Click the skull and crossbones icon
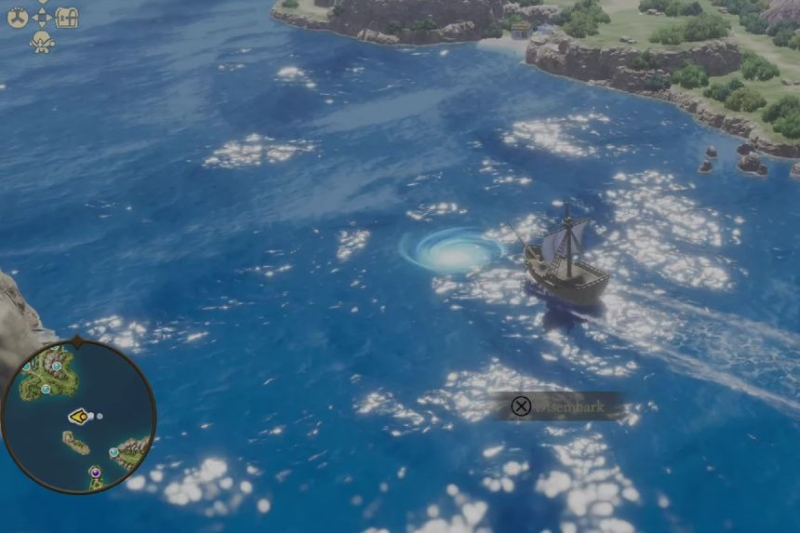This screenshot has height=533, width=800. coord(42,42)
